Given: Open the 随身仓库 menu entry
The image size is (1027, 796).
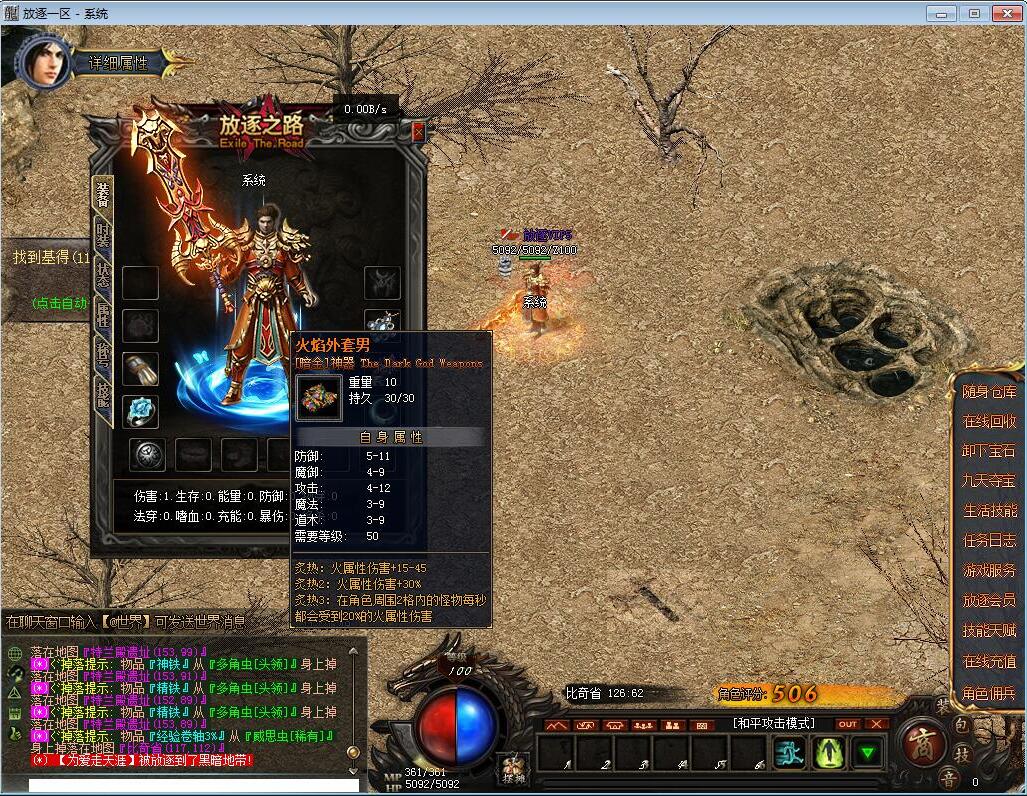Looking at the screenshot, I should [x=989, y=392].
